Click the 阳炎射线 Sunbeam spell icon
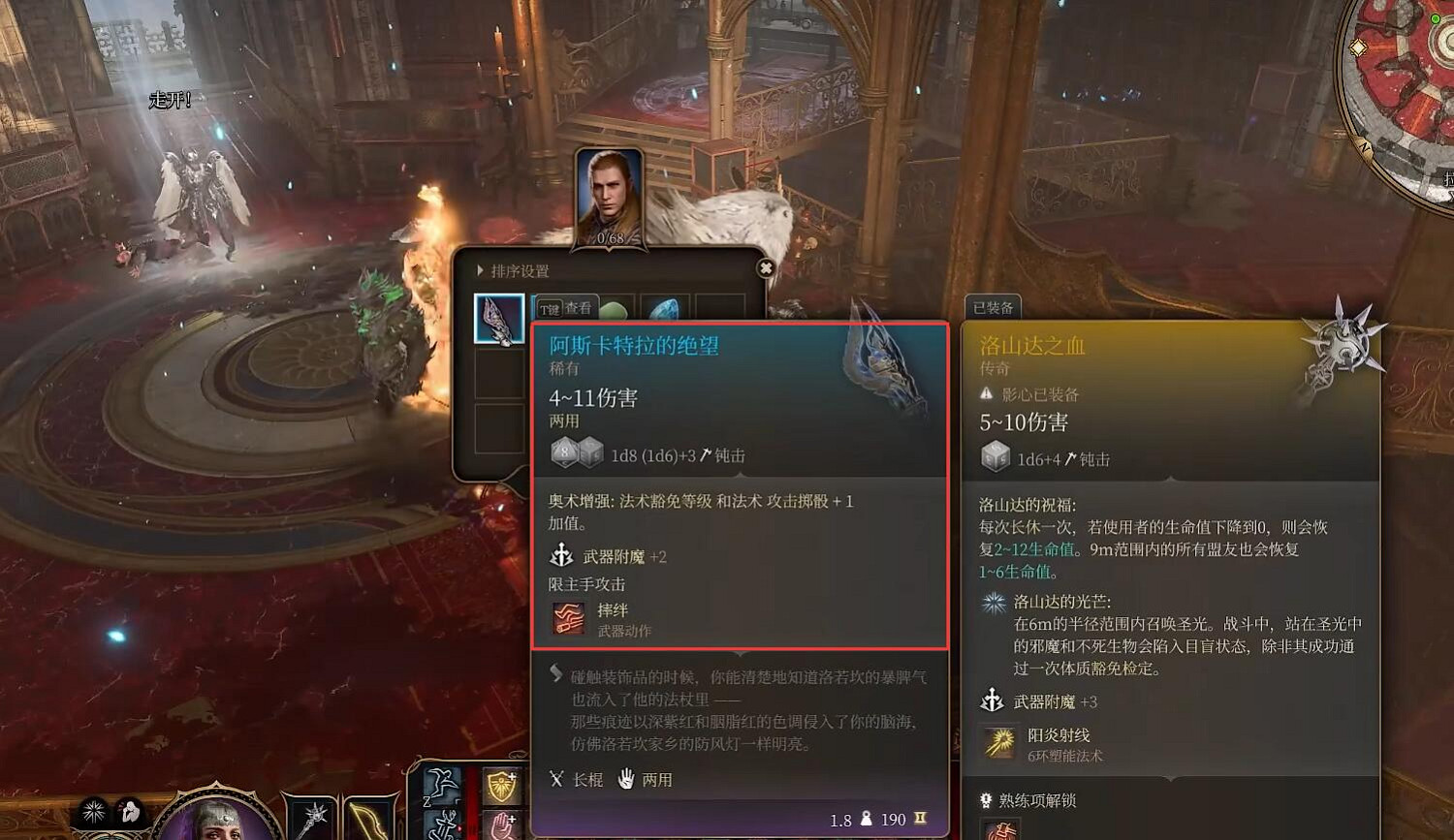The image size is (1454, 840). 1000,741
